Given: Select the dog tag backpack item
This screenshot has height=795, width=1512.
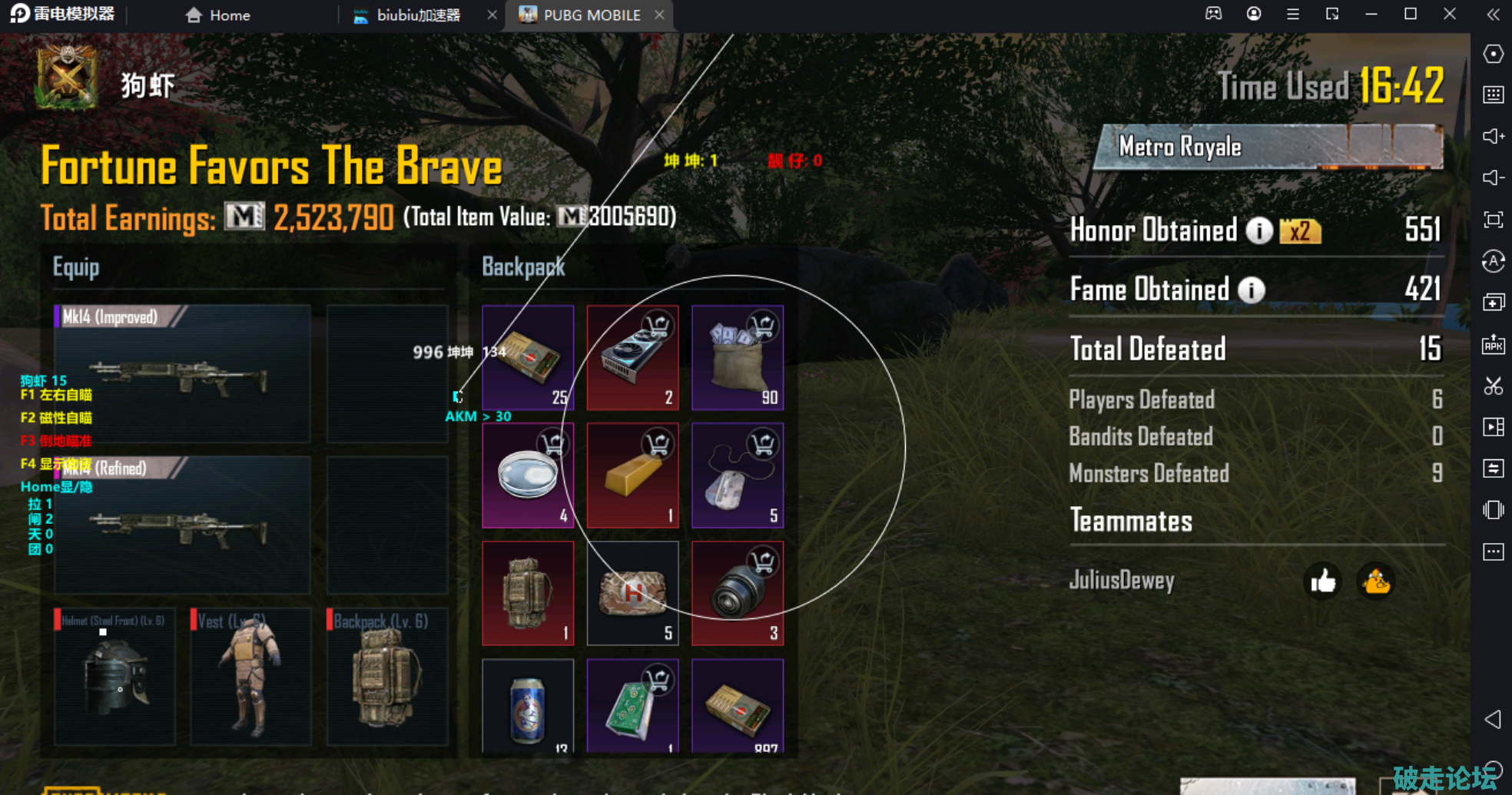Looking at the screenshot, I should click(737, 475).
